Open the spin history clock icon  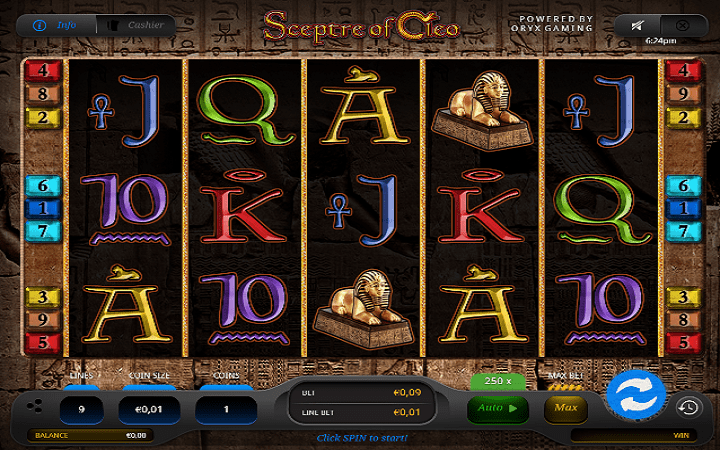[x=687, y=407]
